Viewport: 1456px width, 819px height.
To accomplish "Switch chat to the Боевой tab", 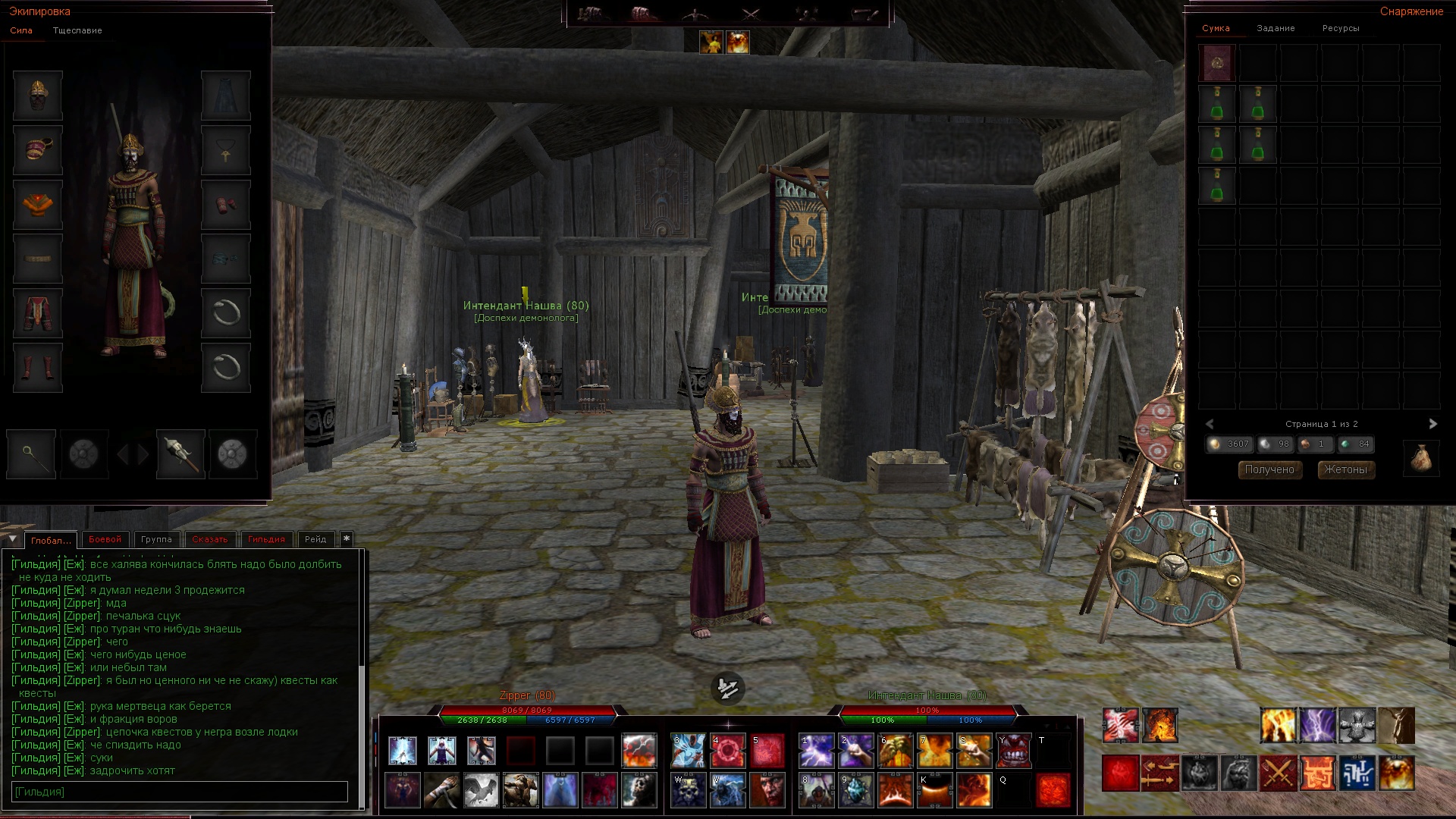I will 105,539.
